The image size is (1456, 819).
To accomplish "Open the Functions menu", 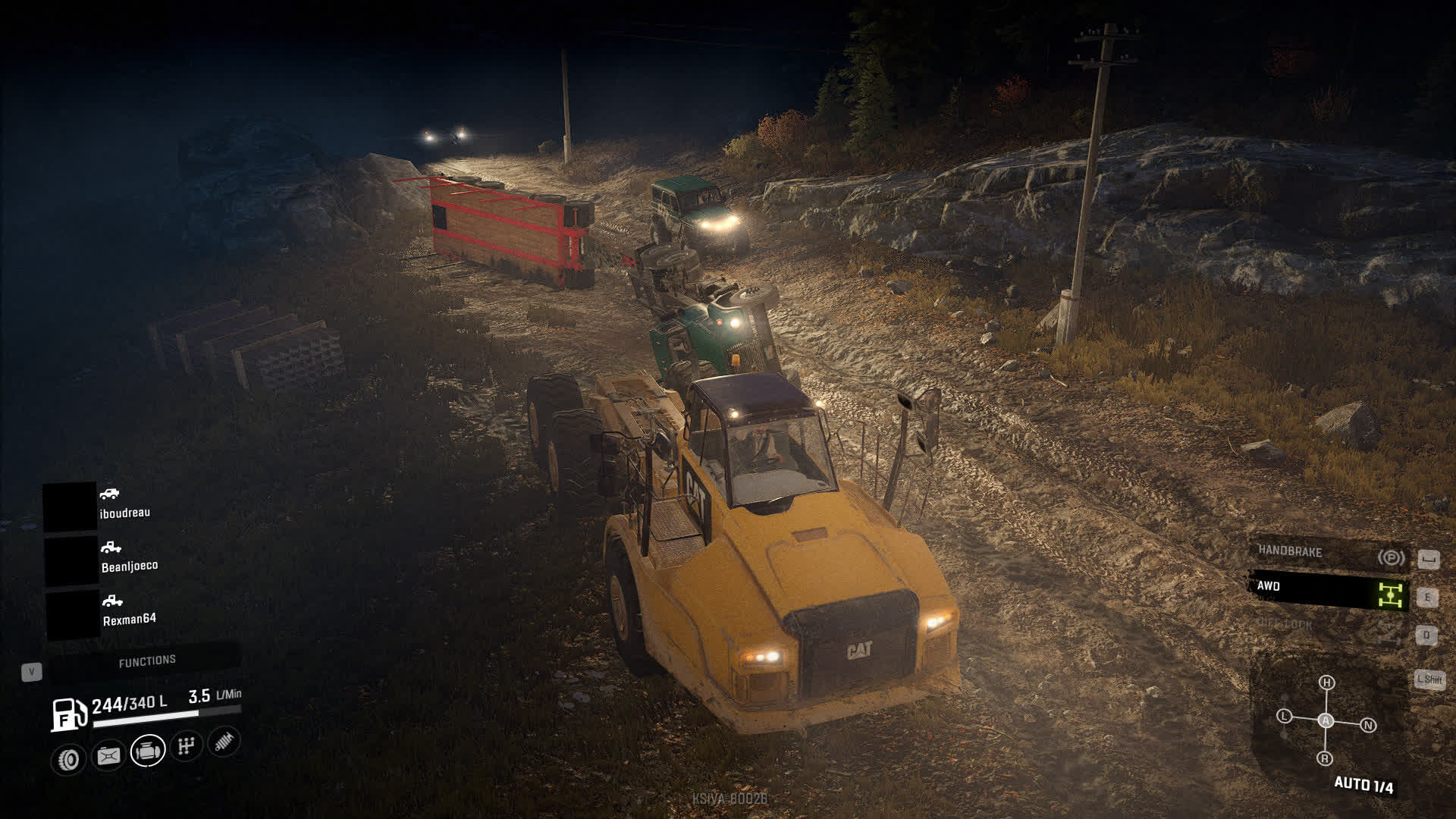I will click(146, 661).
